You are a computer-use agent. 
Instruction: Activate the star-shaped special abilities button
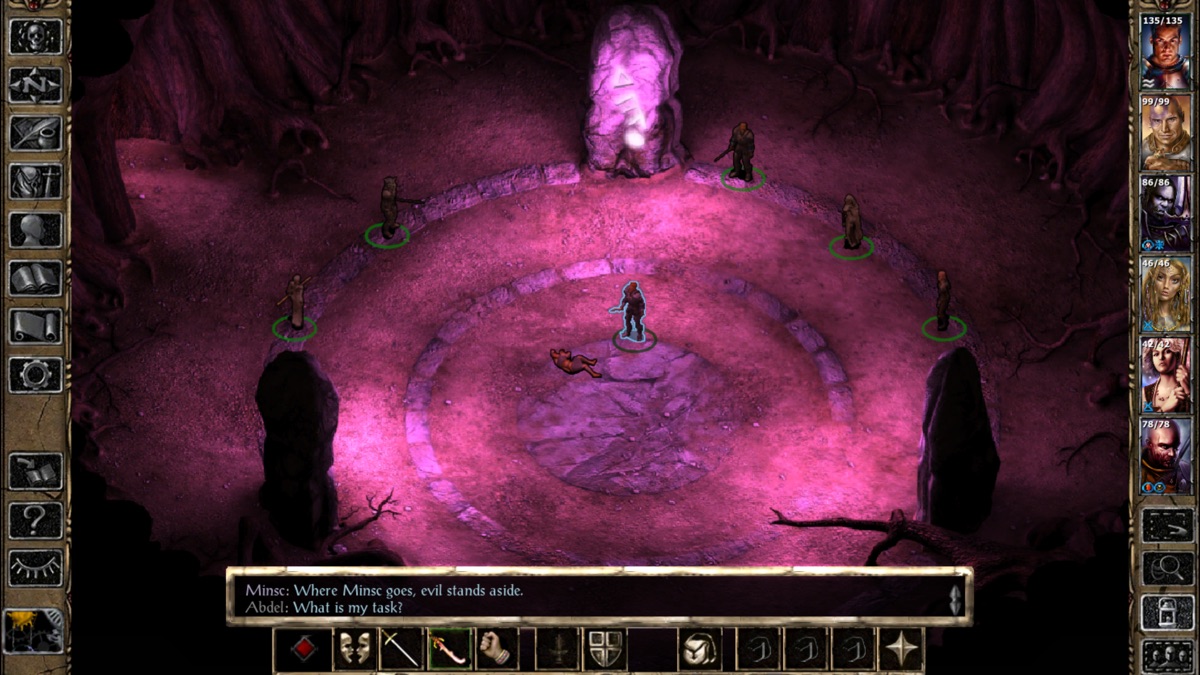click(x=901, y=649)
